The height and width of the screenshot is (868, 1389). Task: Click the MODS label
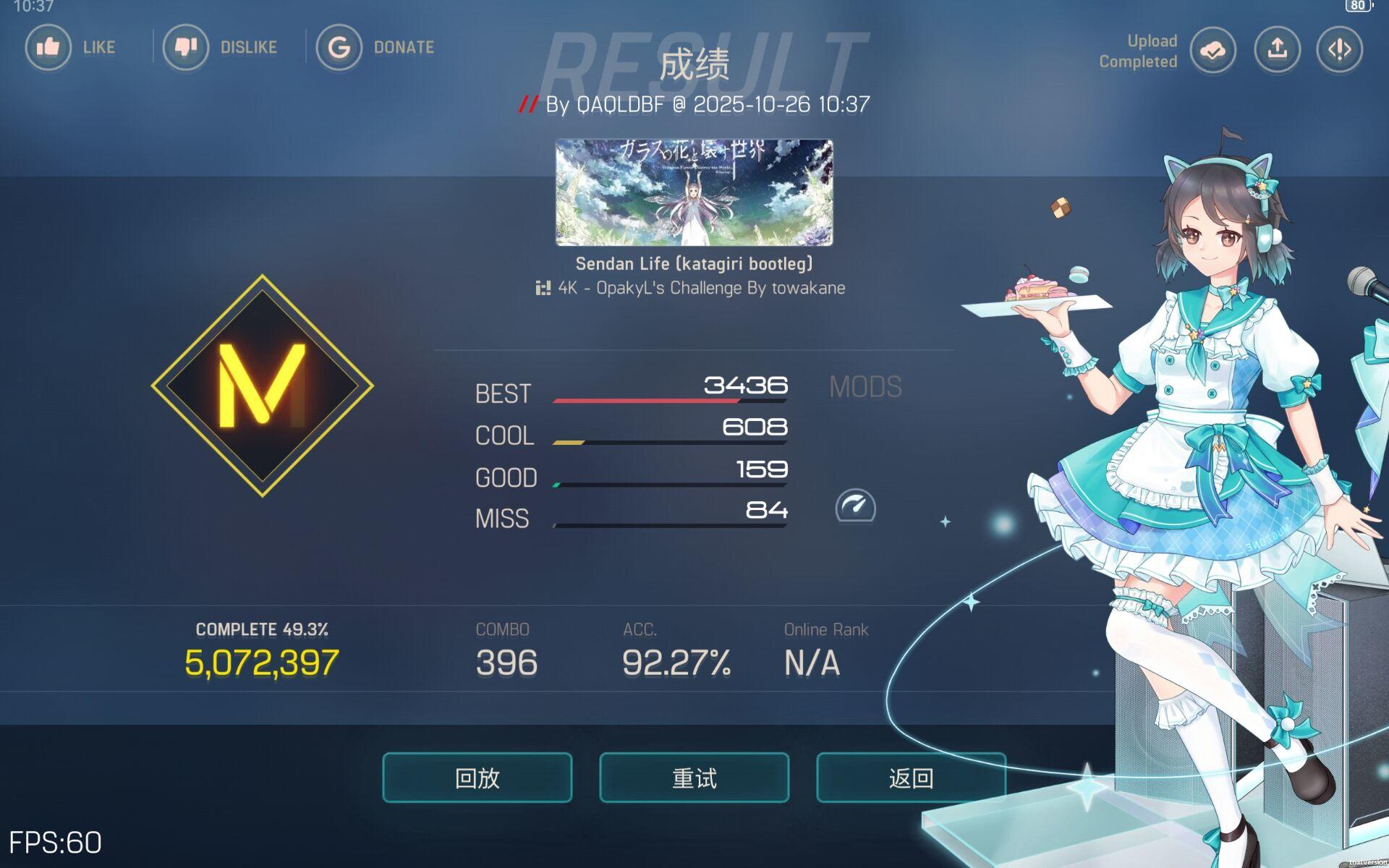(866, 386)
